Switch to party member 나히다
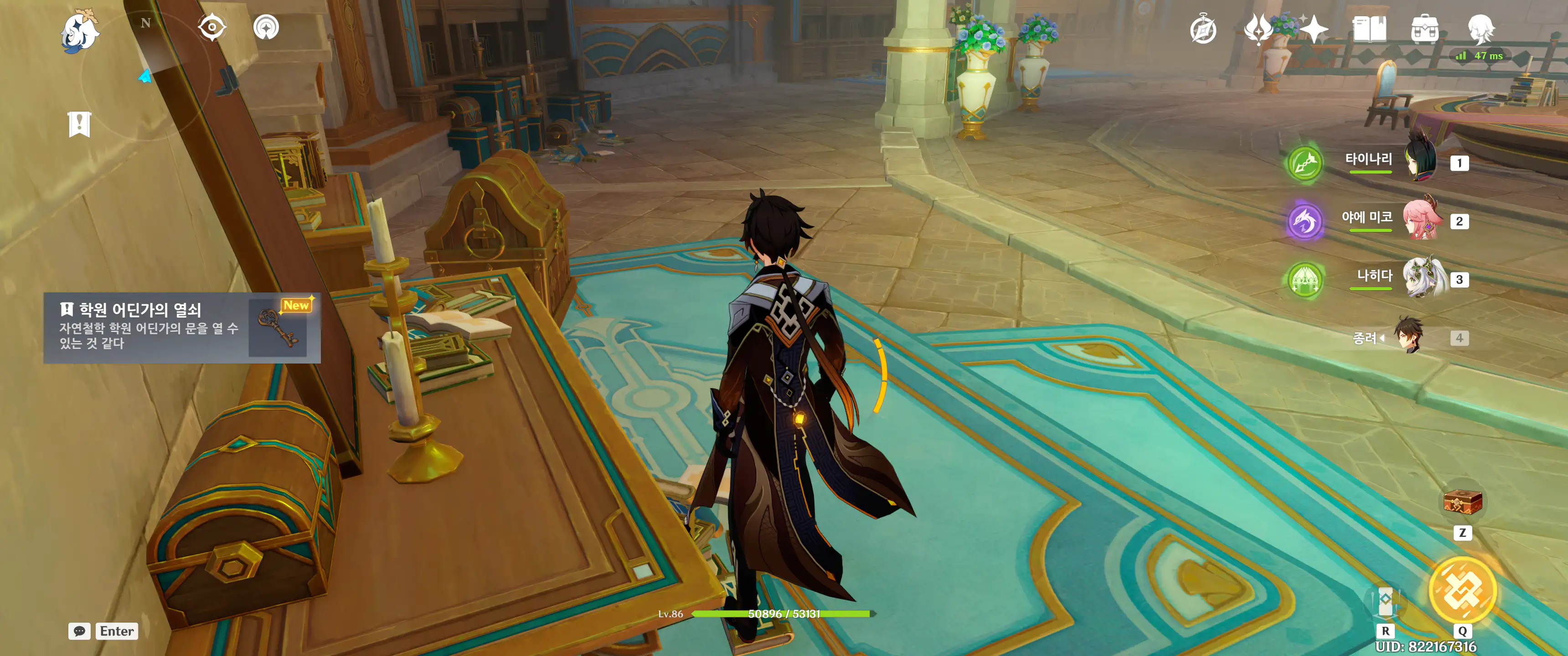Viewport: 1568px width, 656px height. pos(1421,279)
